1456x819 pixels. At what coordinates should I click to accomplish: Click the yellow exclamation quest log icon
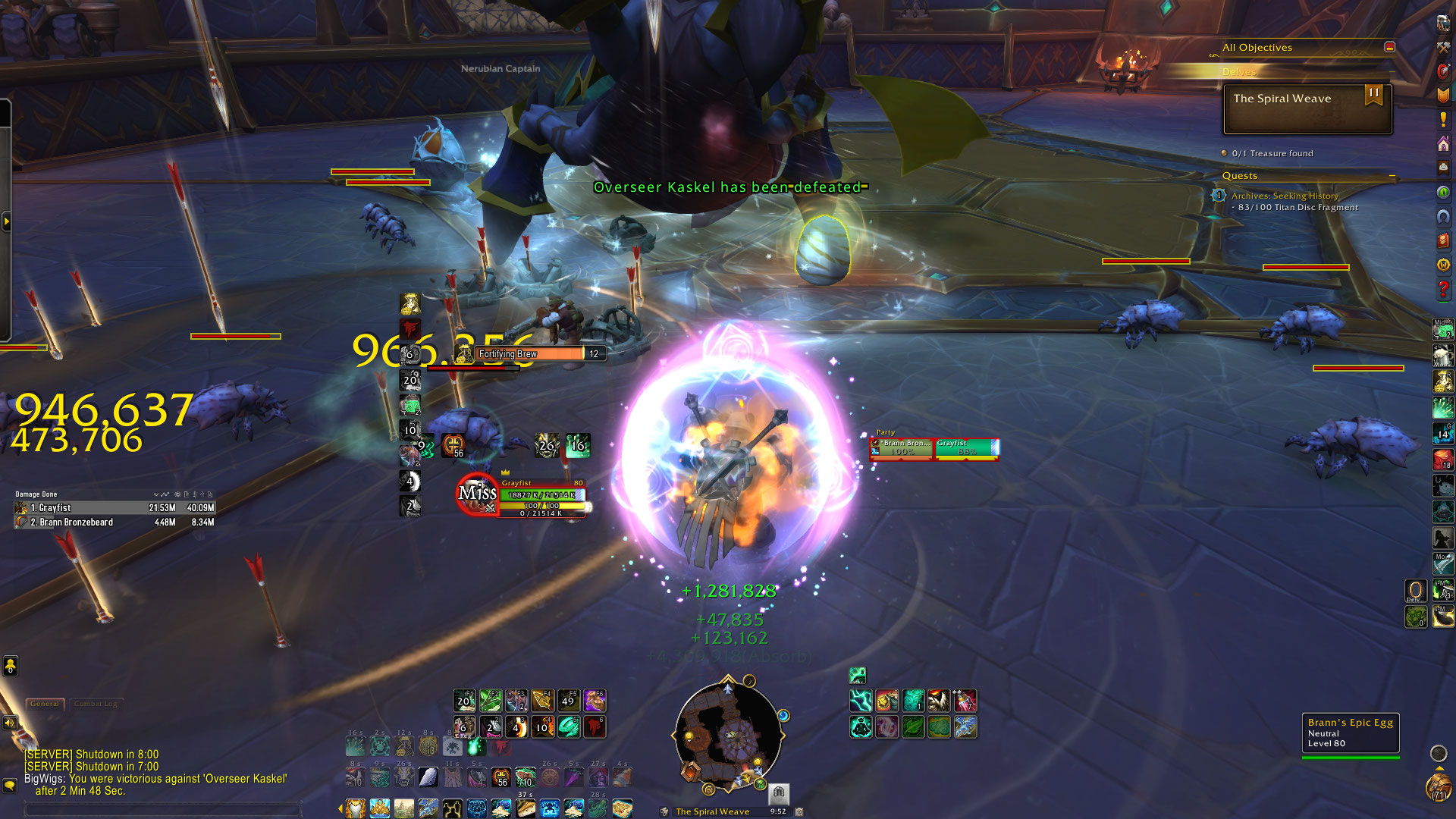coord(1443,119)
